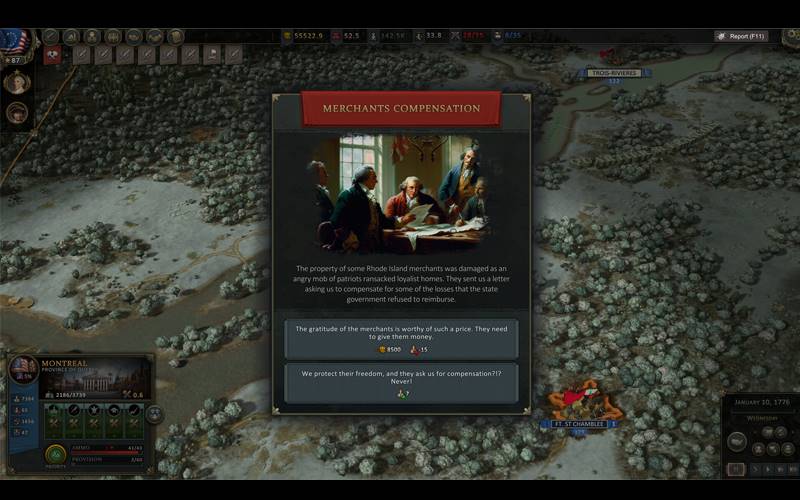Select the upper general portrait
Viewport: 800px width, 500px height.
coord(17,82)
